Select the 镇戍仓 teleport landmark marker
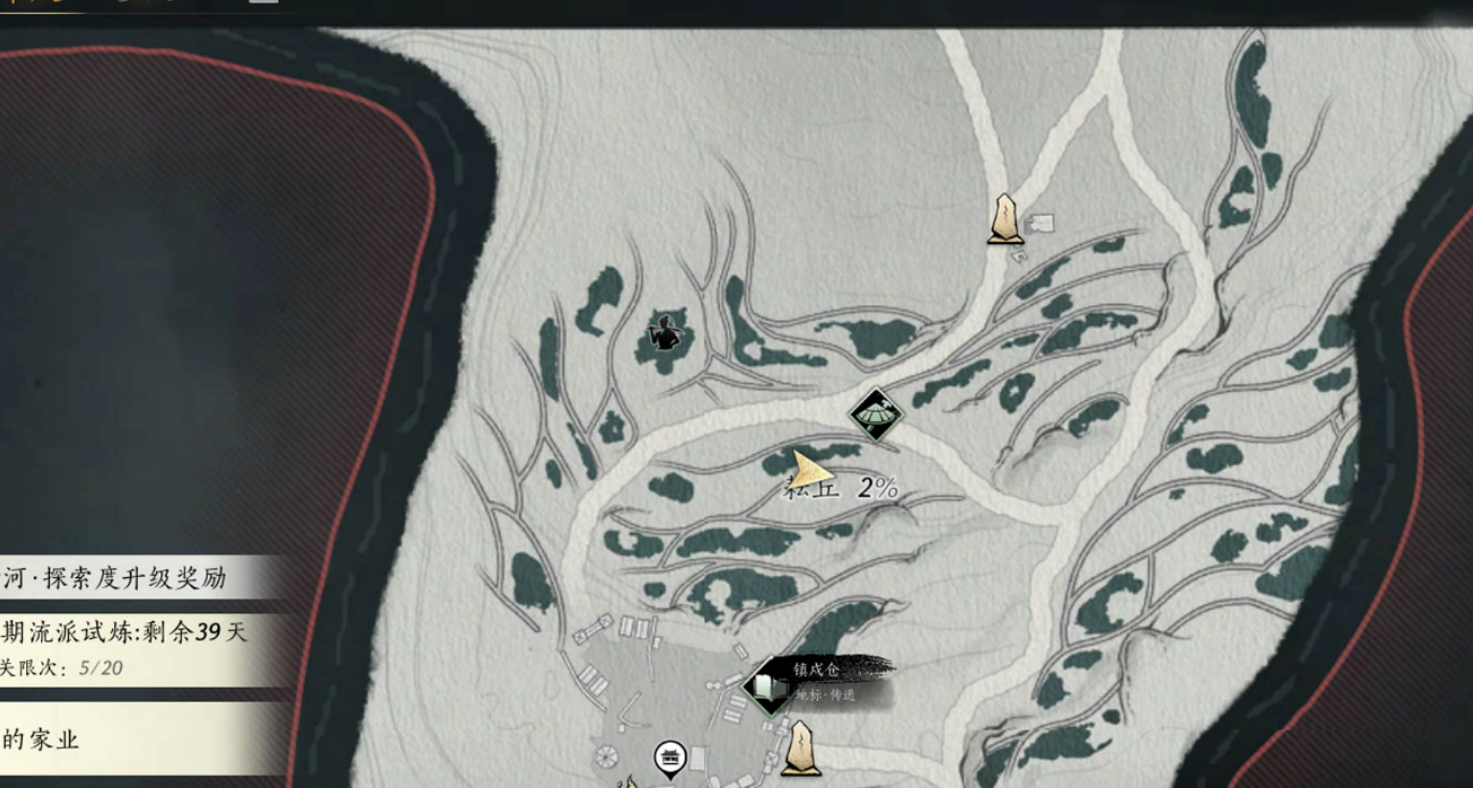This screenshot has height=788, width=1473. click(769, 687)
